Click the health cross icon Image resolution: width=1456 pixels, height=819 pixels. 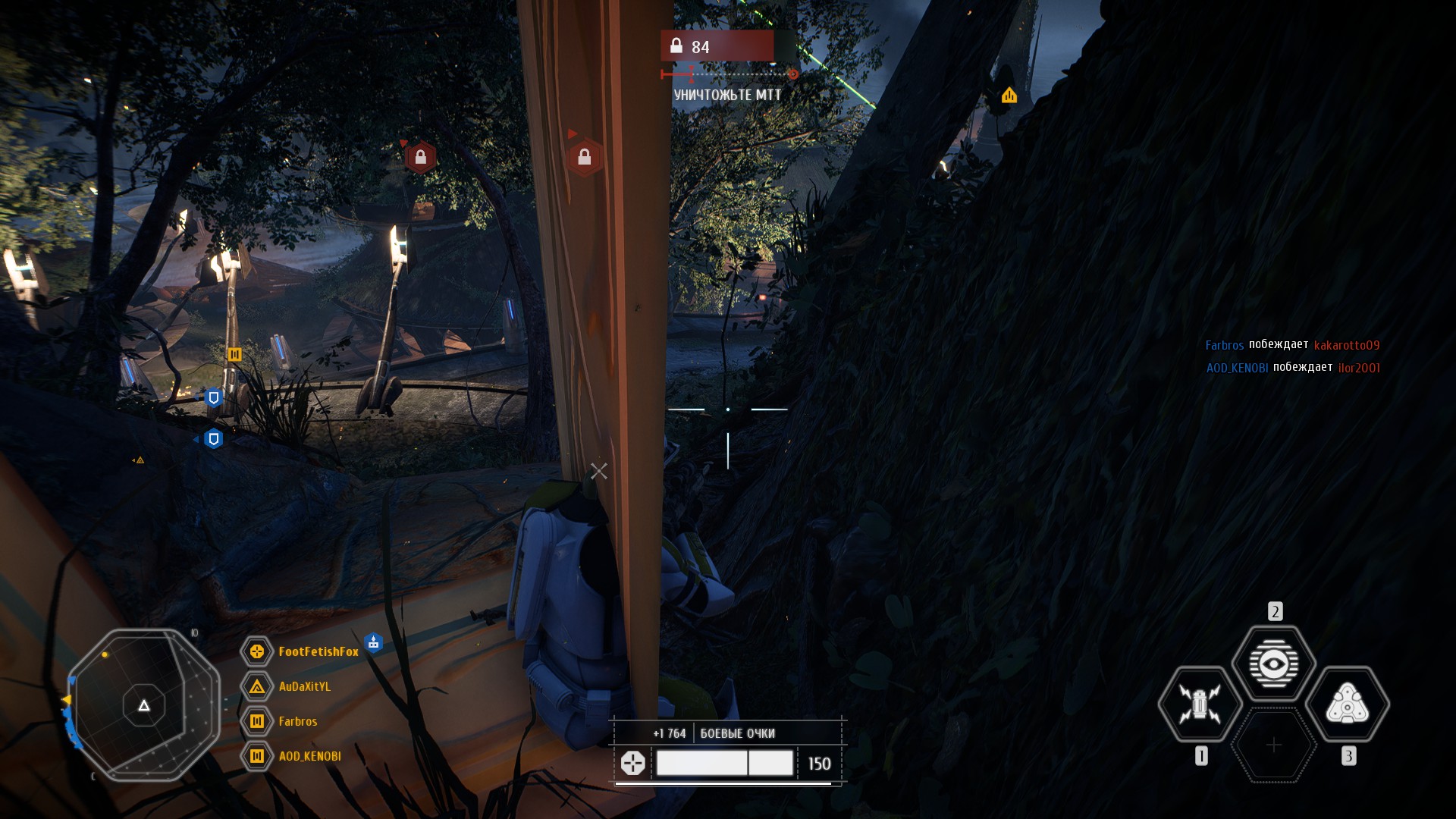coord(632,763)
